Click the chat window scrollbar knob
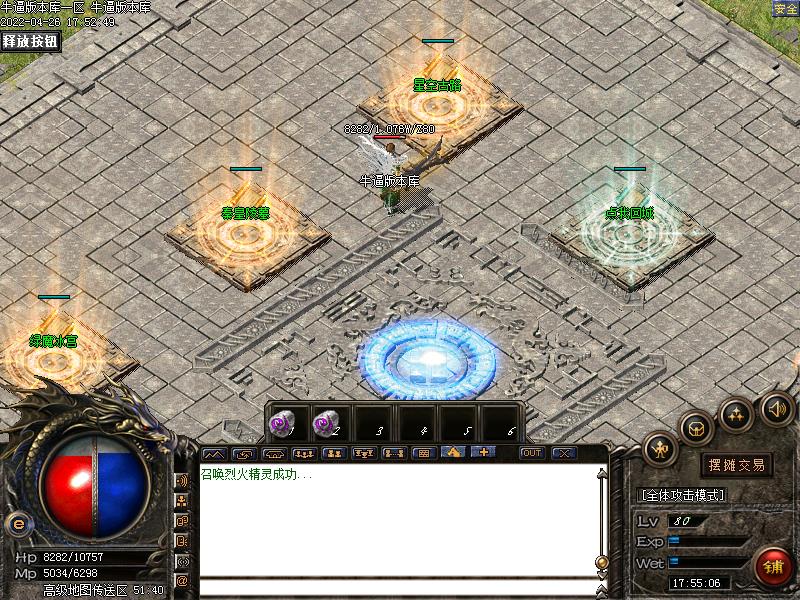 (x=601, y=562)
